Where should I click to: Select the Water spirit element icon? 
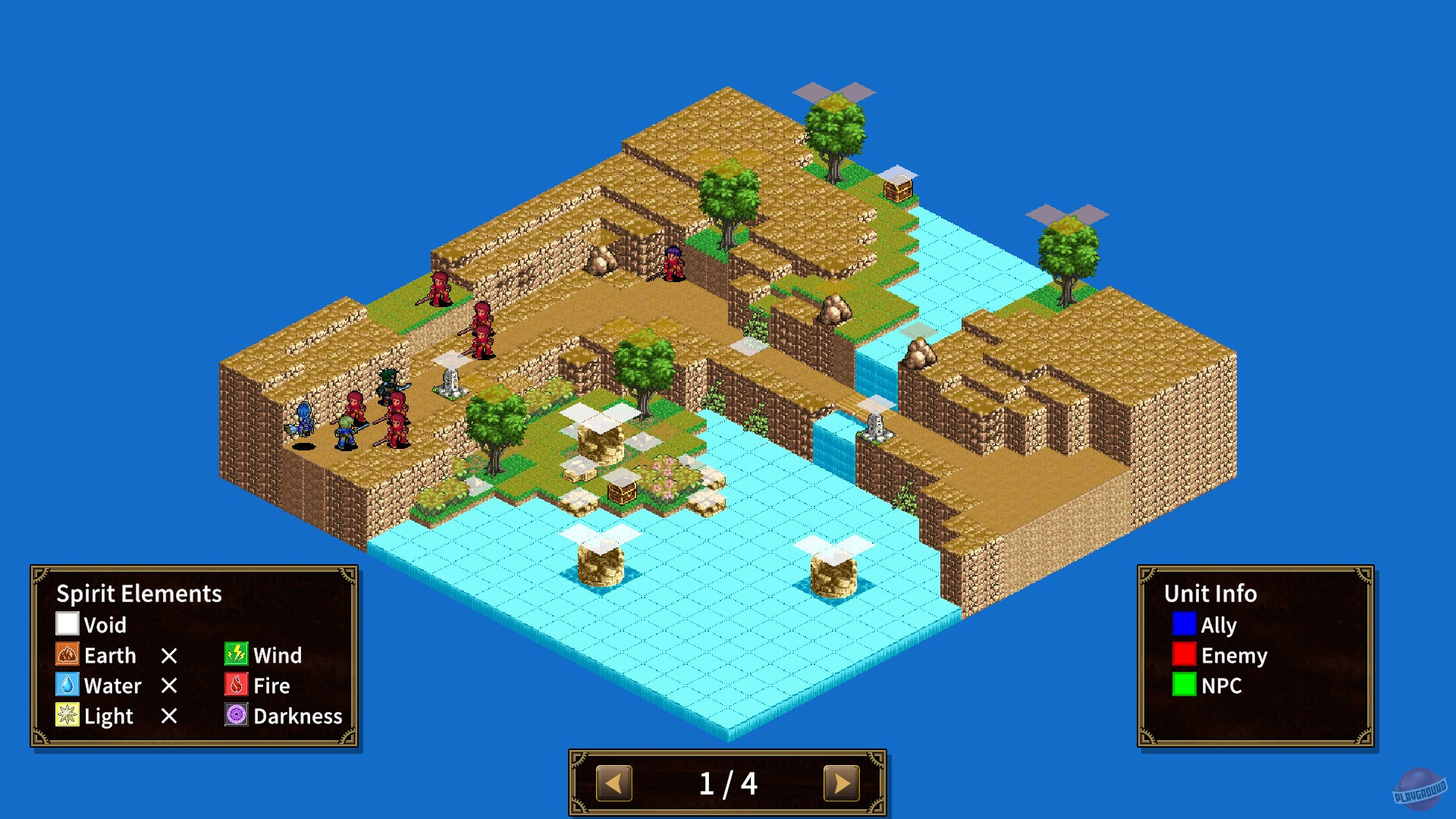point(67,686)
